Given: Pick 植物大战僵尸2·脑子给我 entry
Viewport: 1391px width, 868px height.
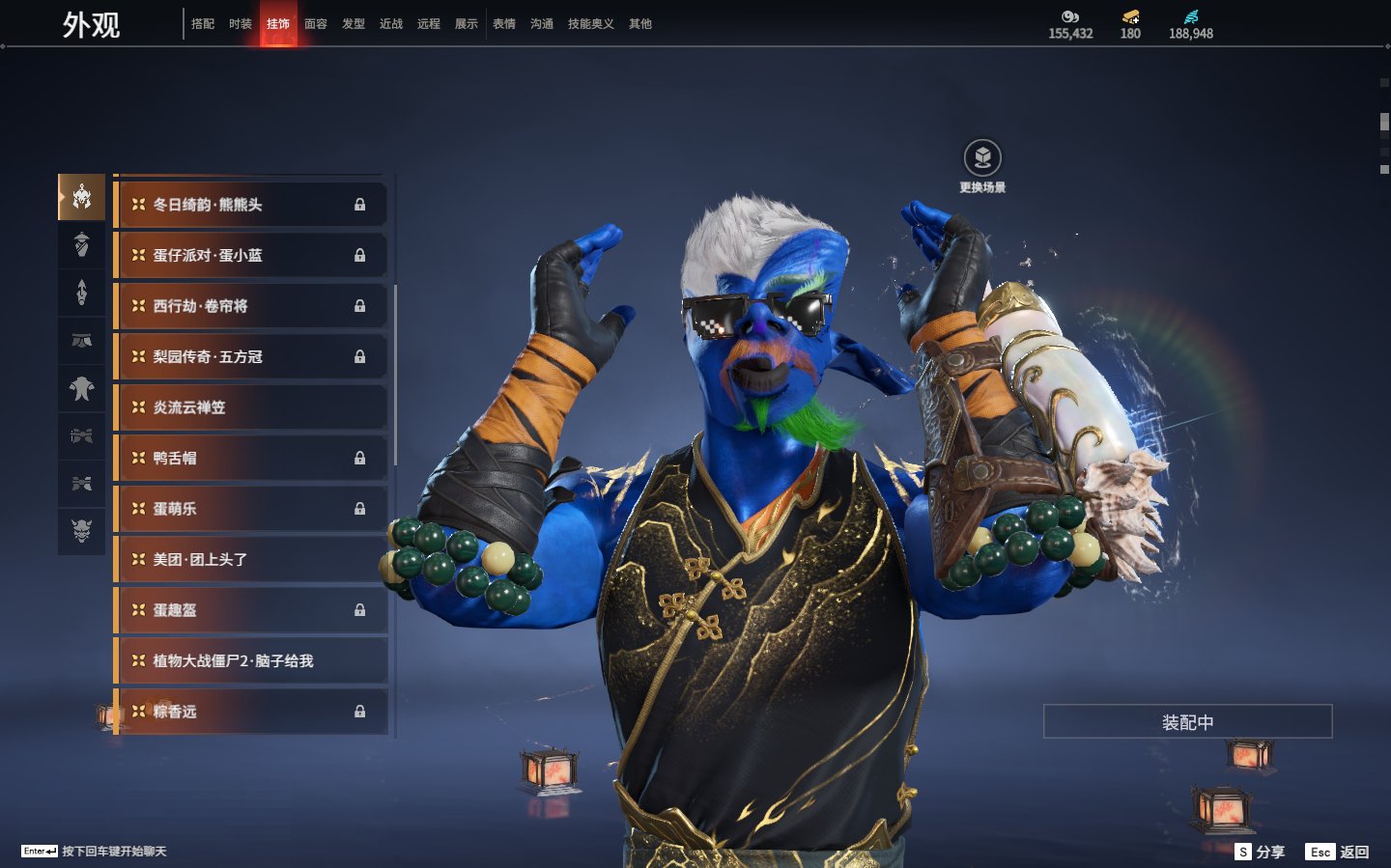Looking at the screenshot, I should pos(251,661).
